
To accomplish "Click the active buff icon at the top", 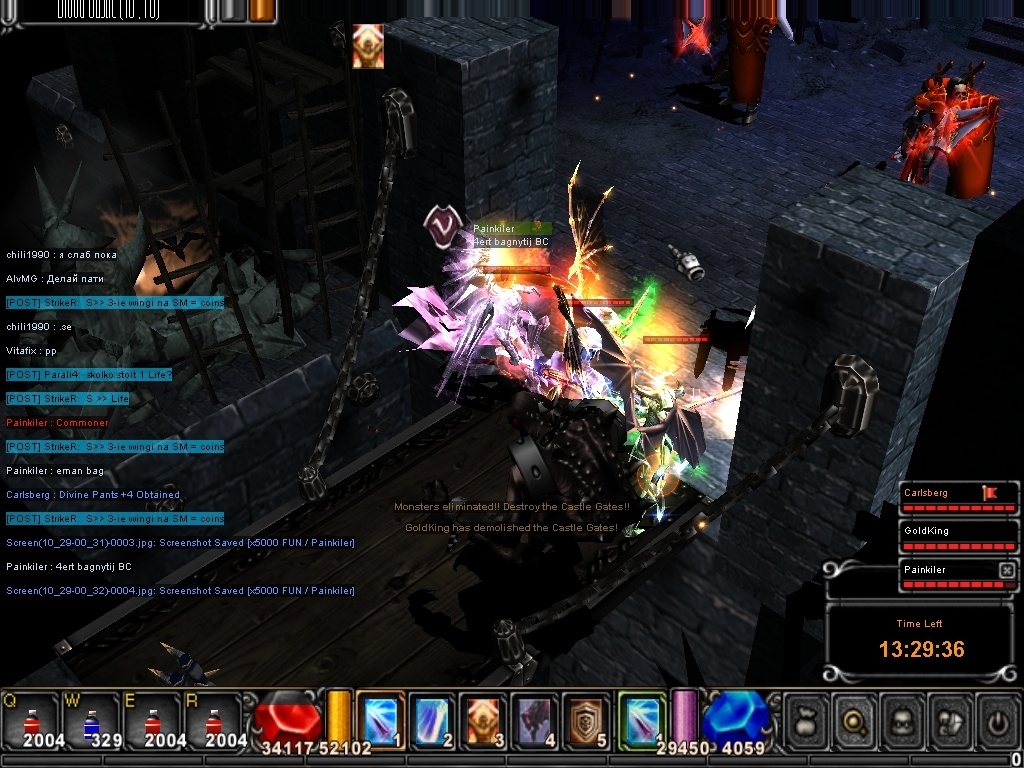I will [368, 46].
